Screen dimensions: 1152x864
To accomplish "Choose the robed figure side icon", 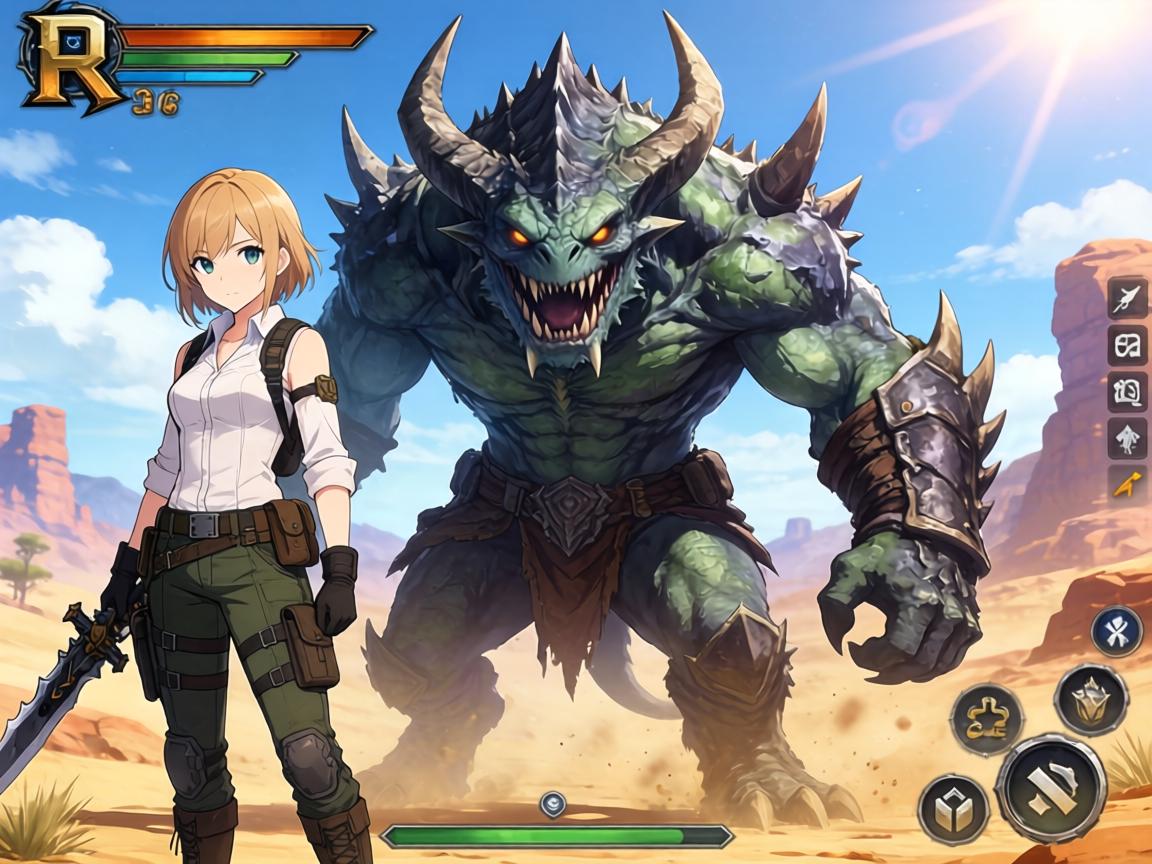I will [x=1127, y=438].
